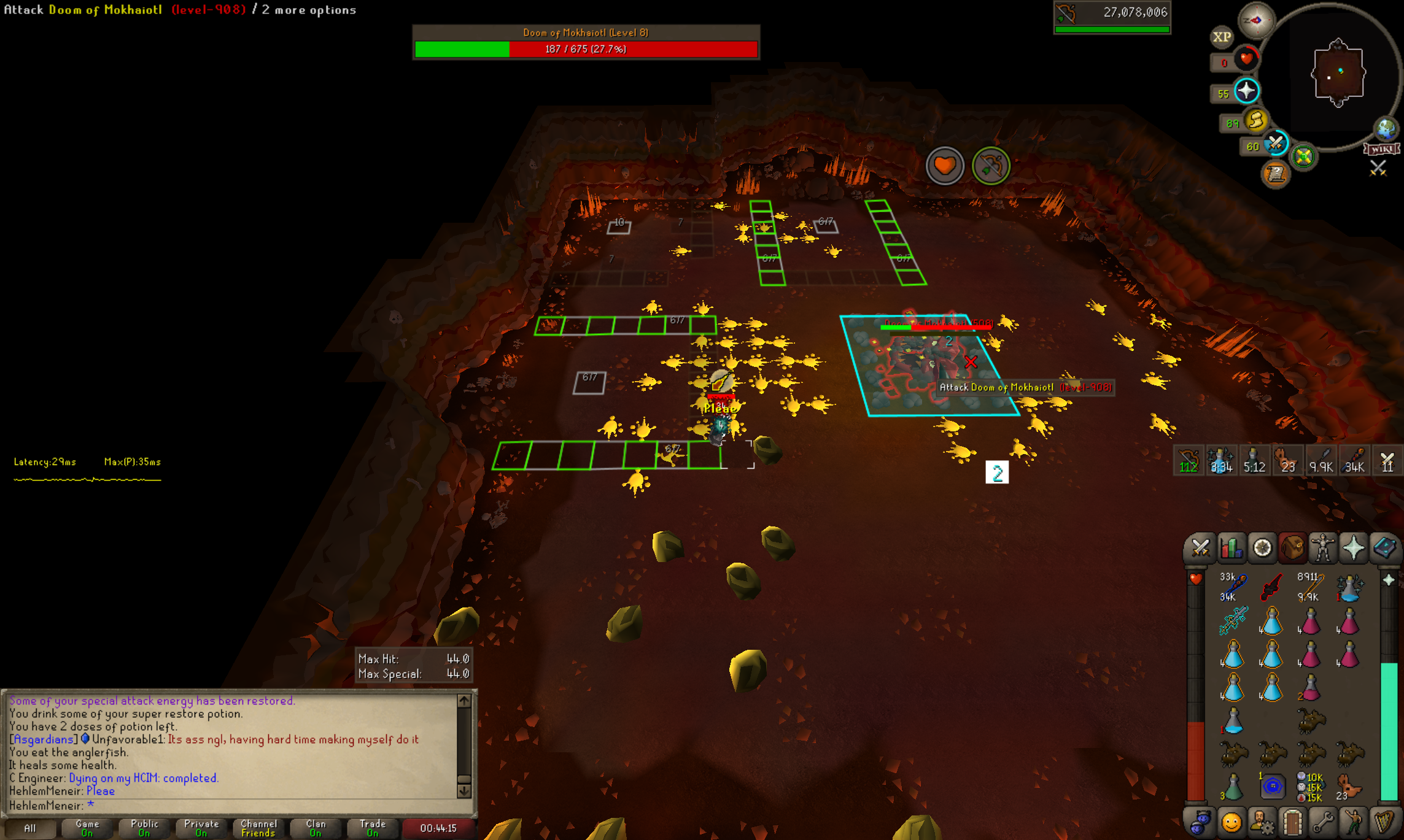Toggle Quick Prayers orb
1404x840 pixels.
point(1246,91)
